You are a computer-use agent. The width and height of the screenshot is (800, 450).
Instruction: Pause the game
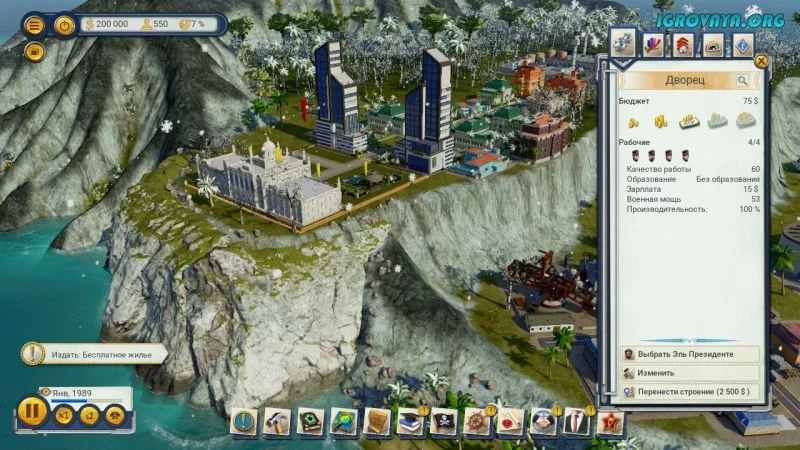(x=32, y=411)
